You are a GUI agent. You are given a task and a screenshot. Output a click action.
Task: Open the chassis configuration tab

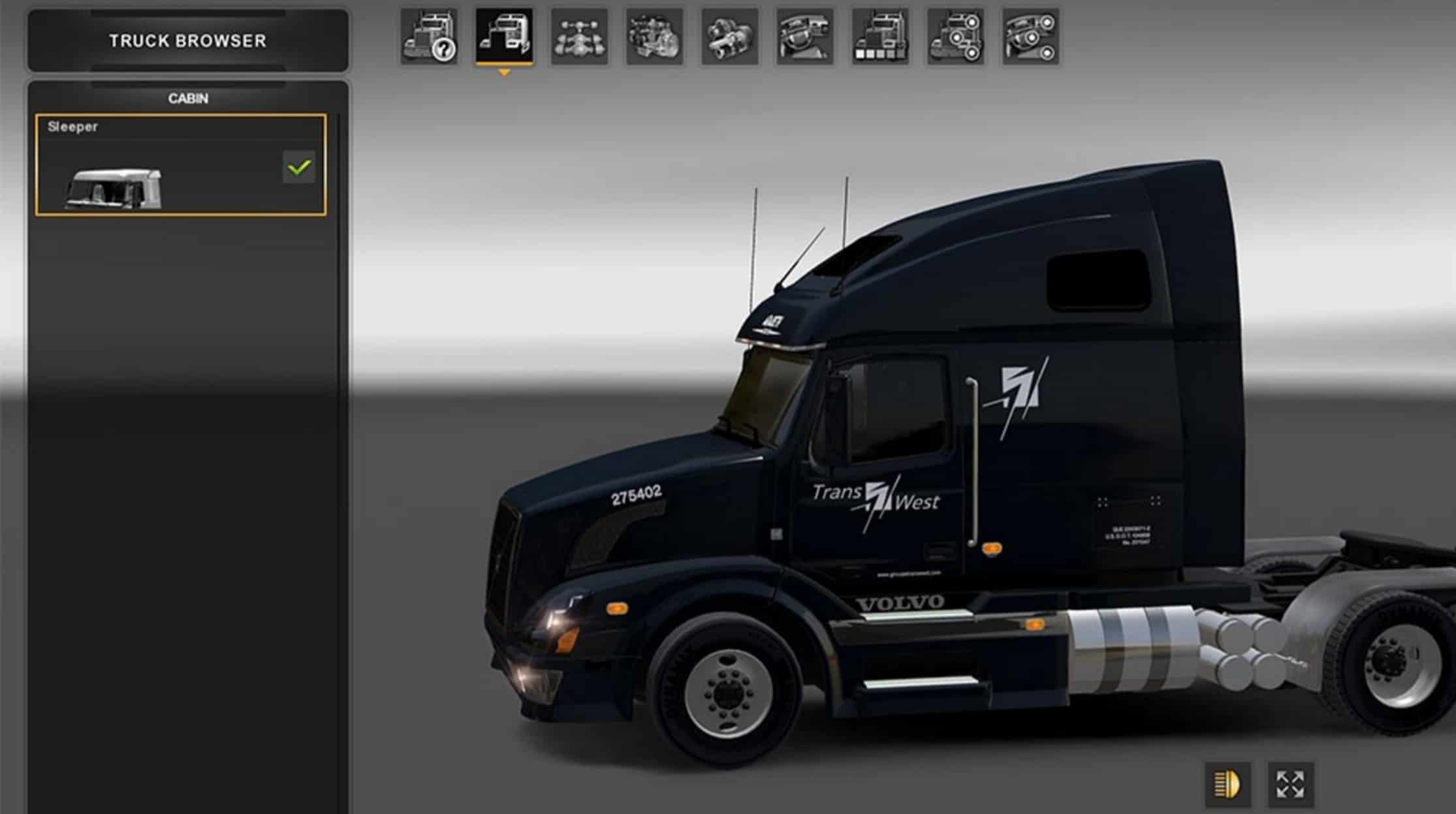click(579, 37)
